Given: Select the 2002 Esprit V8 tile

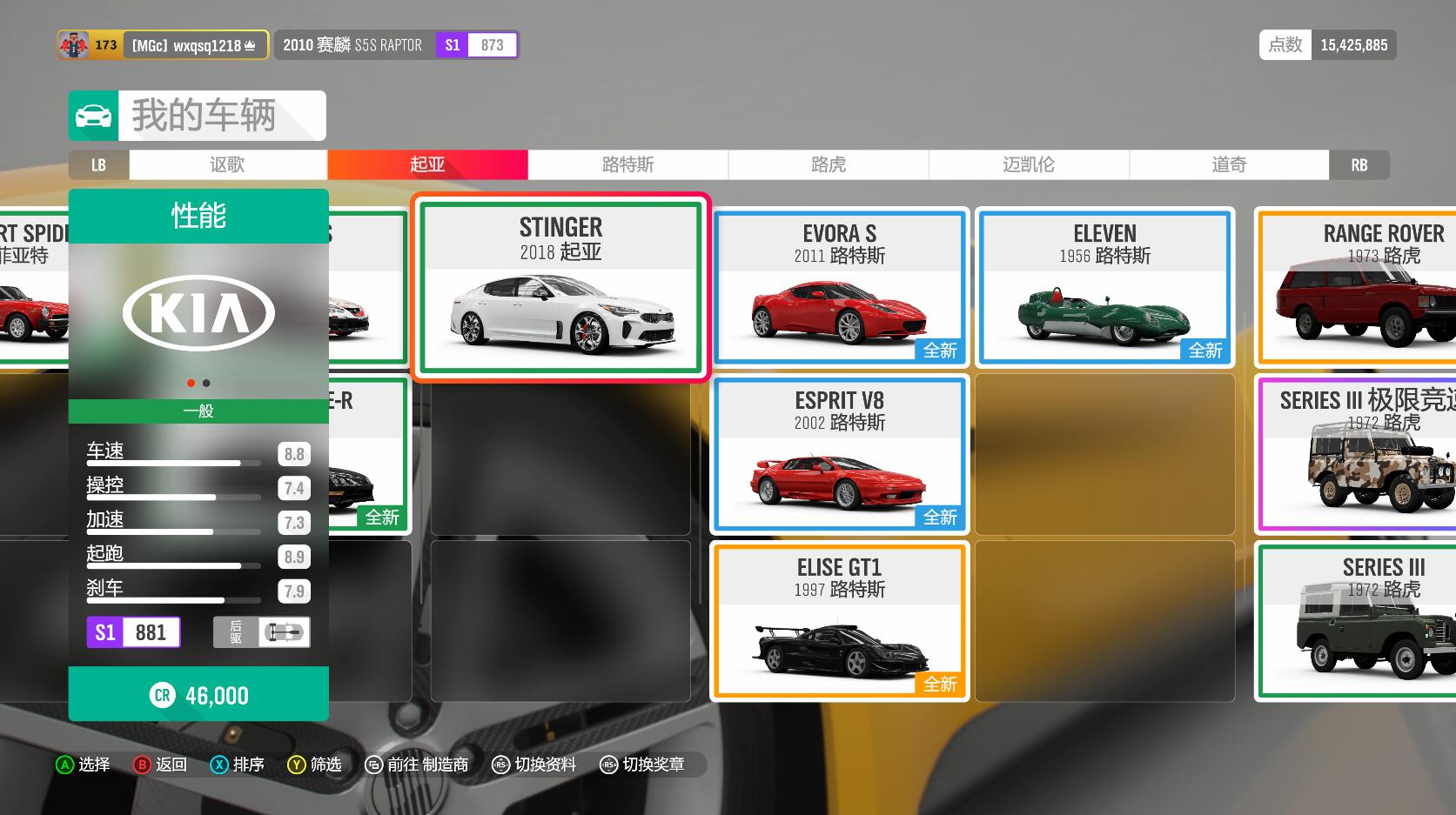Looking at the screenshot, I should (839, 454).
